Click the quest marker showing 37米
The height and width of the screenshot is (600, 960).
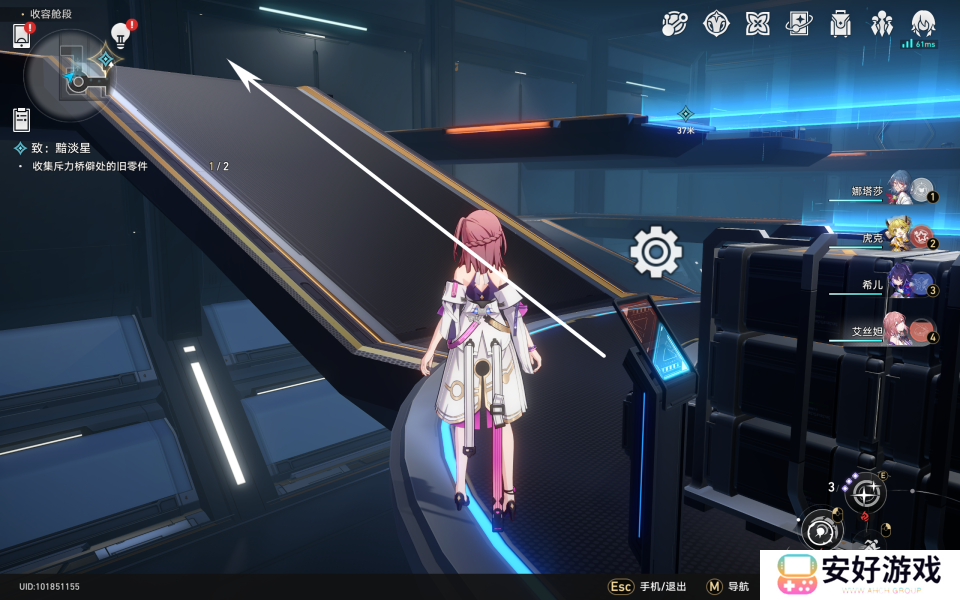(x=686, y=114)
